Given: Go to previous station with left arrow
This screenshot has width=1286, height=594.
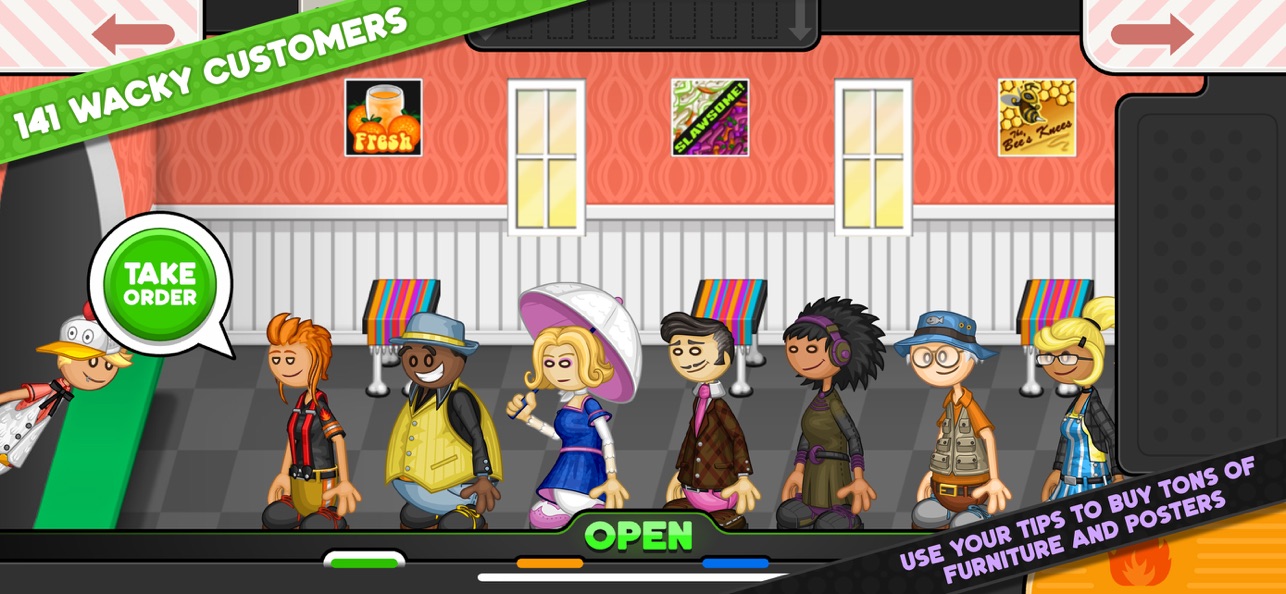Looking at the screenshot, I should [132, 33].
